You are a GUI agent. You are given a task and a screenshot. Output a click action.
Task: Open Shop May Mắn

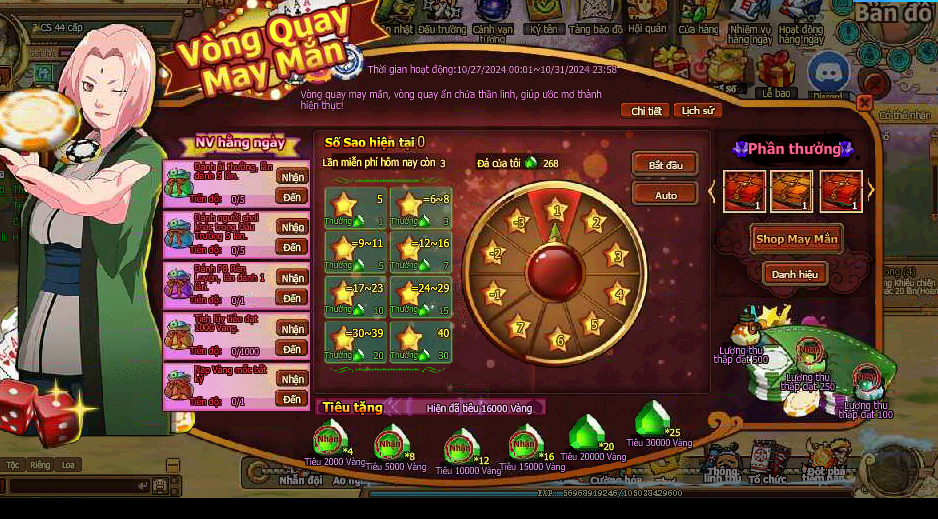coord(797,239)
